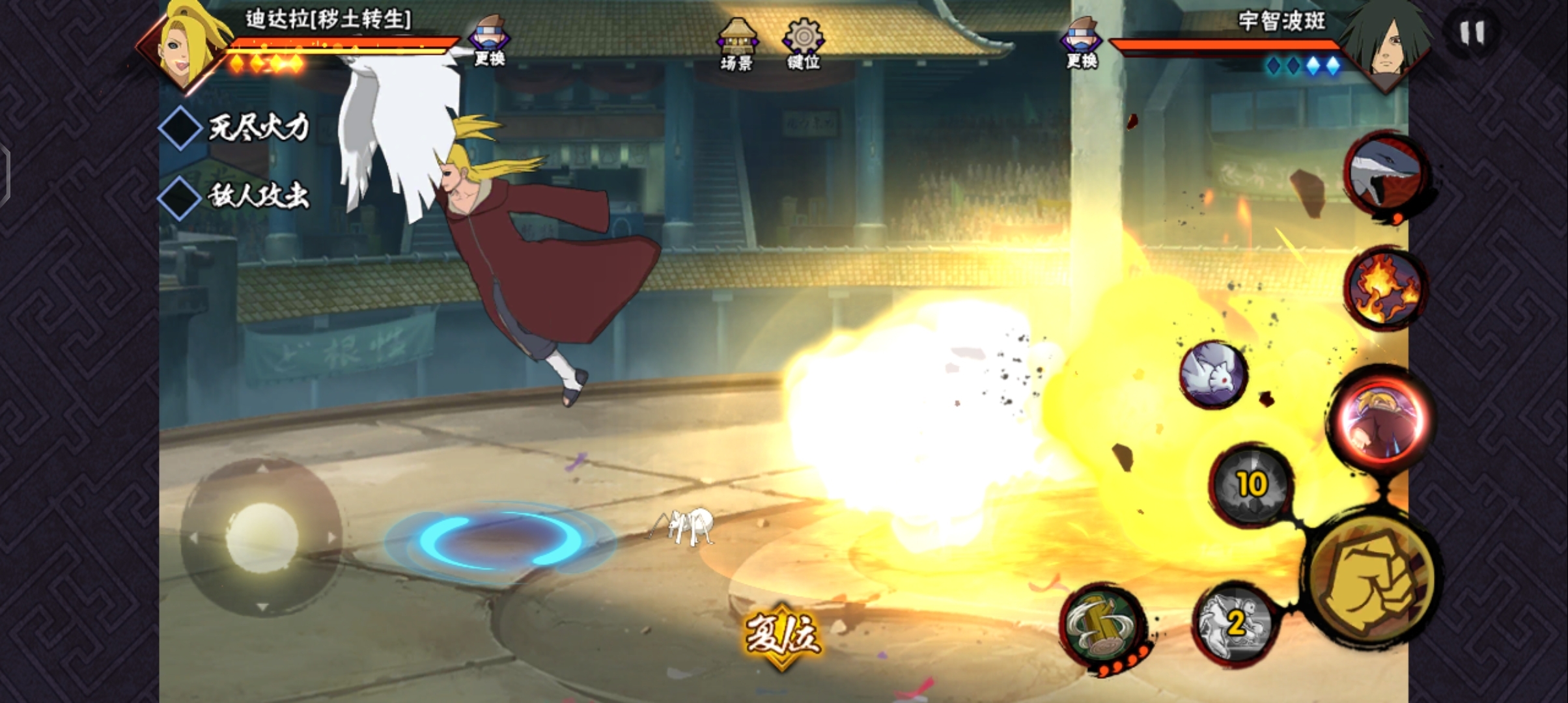Enable the 敌人攻击 option
Screen dimensions: 1568x703
click(180, 197)
